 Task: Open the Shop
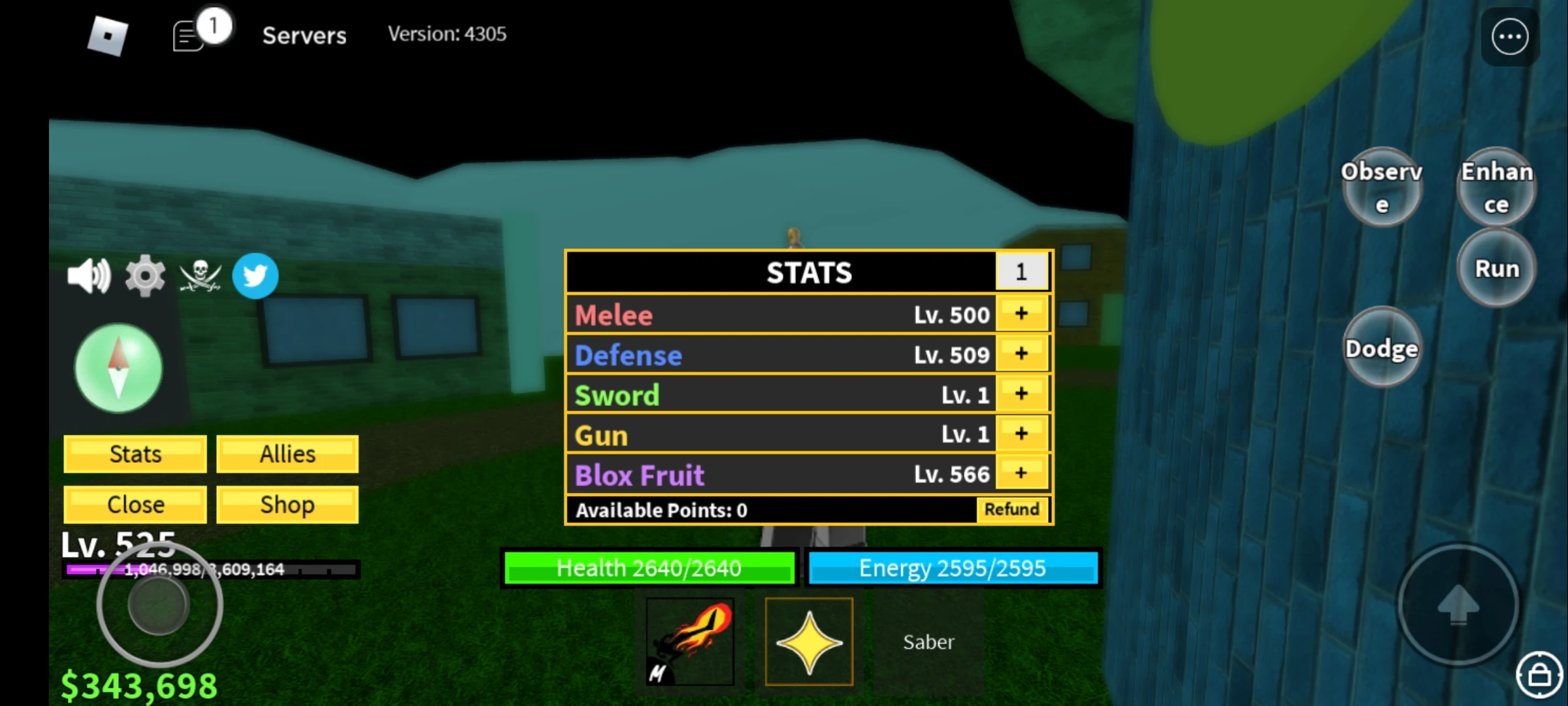tap(286, 504)
